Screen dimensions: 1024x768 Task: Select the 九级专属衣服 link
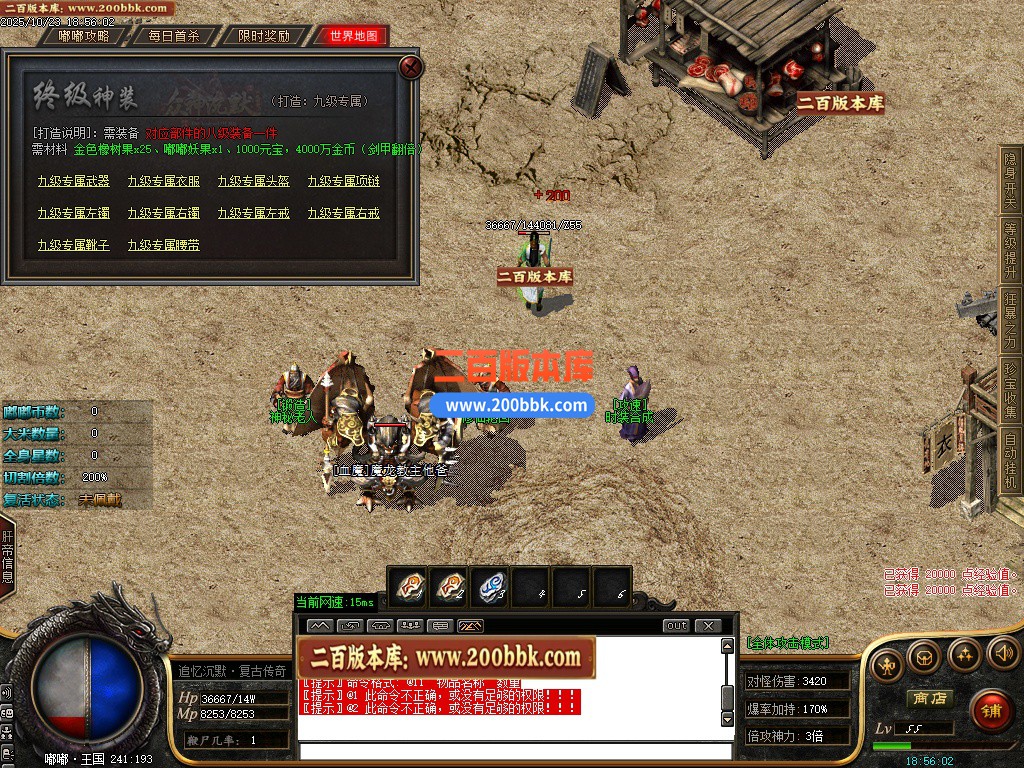(x=164, y=181)
